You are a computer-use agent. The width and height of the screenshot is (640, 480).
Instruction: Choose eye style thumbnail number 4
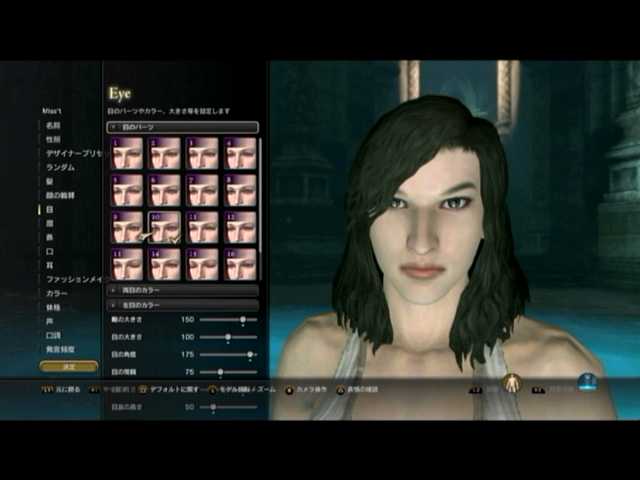[241, 153]
